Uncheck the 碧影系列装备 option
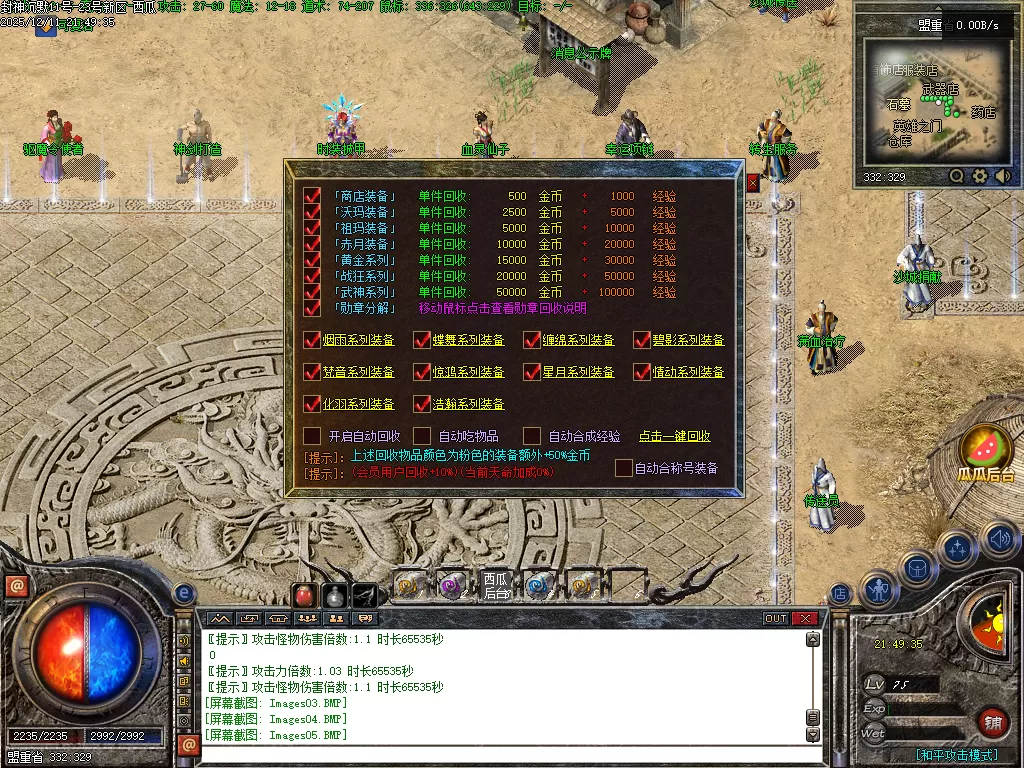 642,340
